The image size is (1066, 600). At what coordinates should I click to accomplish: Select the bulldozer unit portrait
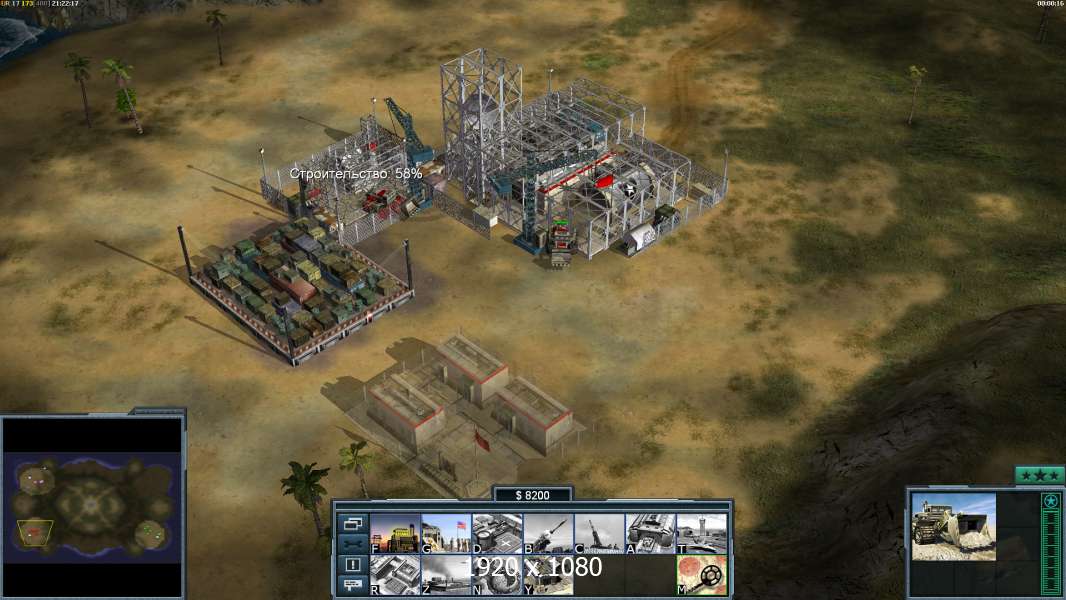click(x=953, y=526)
